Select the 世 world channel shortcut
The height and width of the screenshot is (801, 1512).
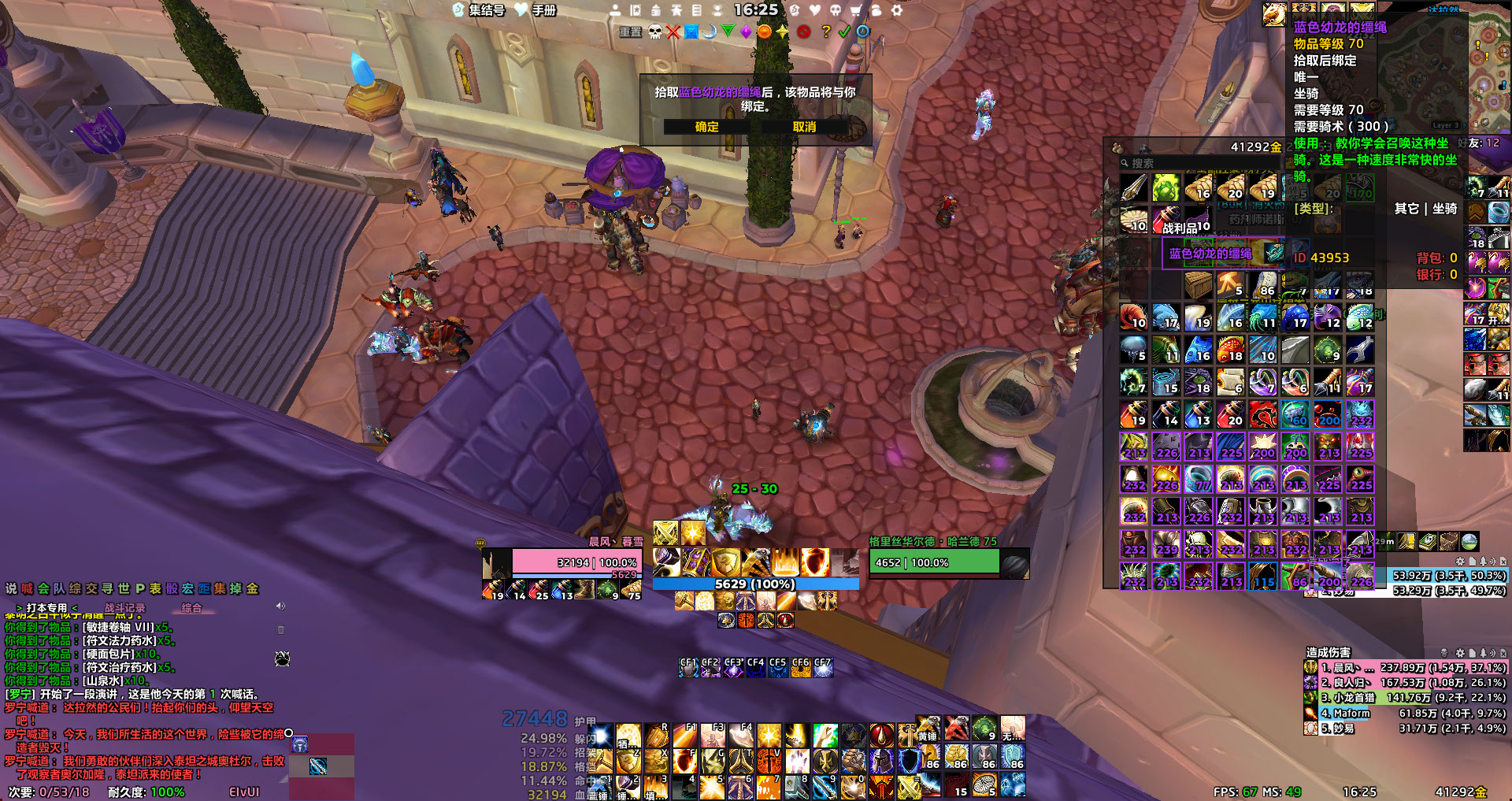pos(124,588)
